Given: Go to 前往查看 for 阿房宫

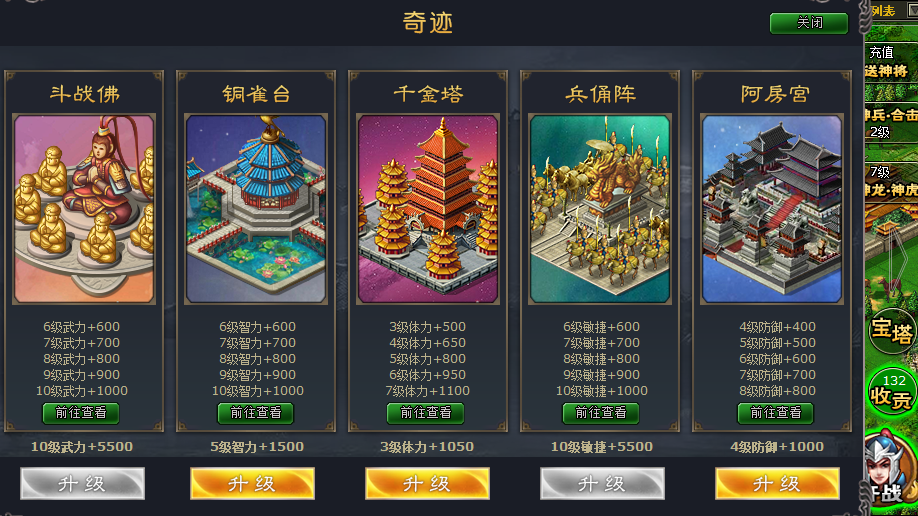Looking at the screenshot, I should click(775, 412).
